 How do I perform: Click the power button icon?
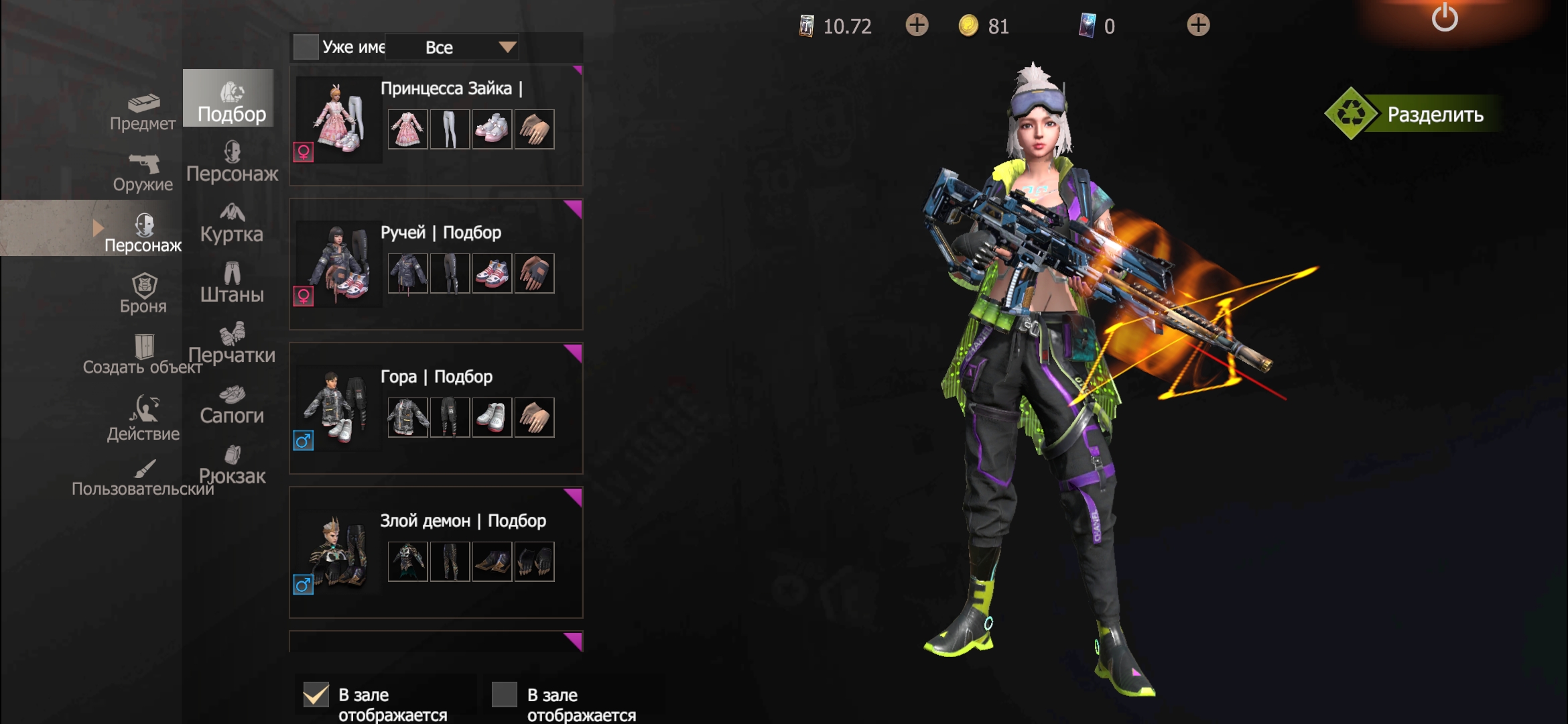click(1444, 18)
